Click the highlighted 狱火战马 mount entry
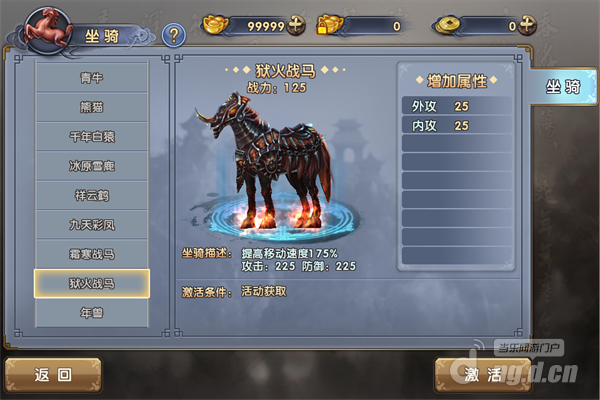This screenshot has height=400, width=600. coord(91,283)
